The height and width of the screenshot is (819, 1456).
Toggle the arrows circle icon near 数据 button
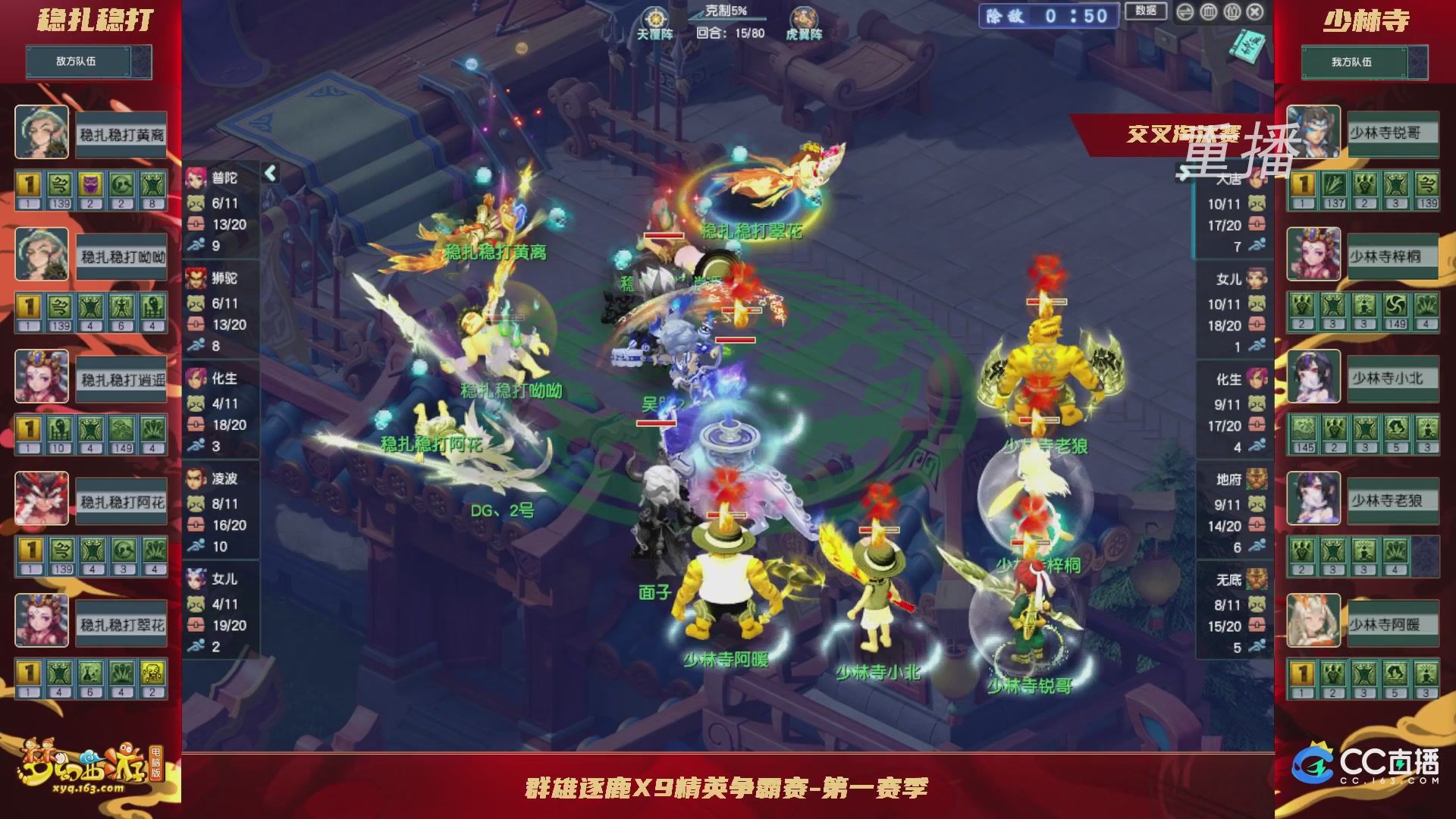pyautogui.click(x=1187, y=12)
